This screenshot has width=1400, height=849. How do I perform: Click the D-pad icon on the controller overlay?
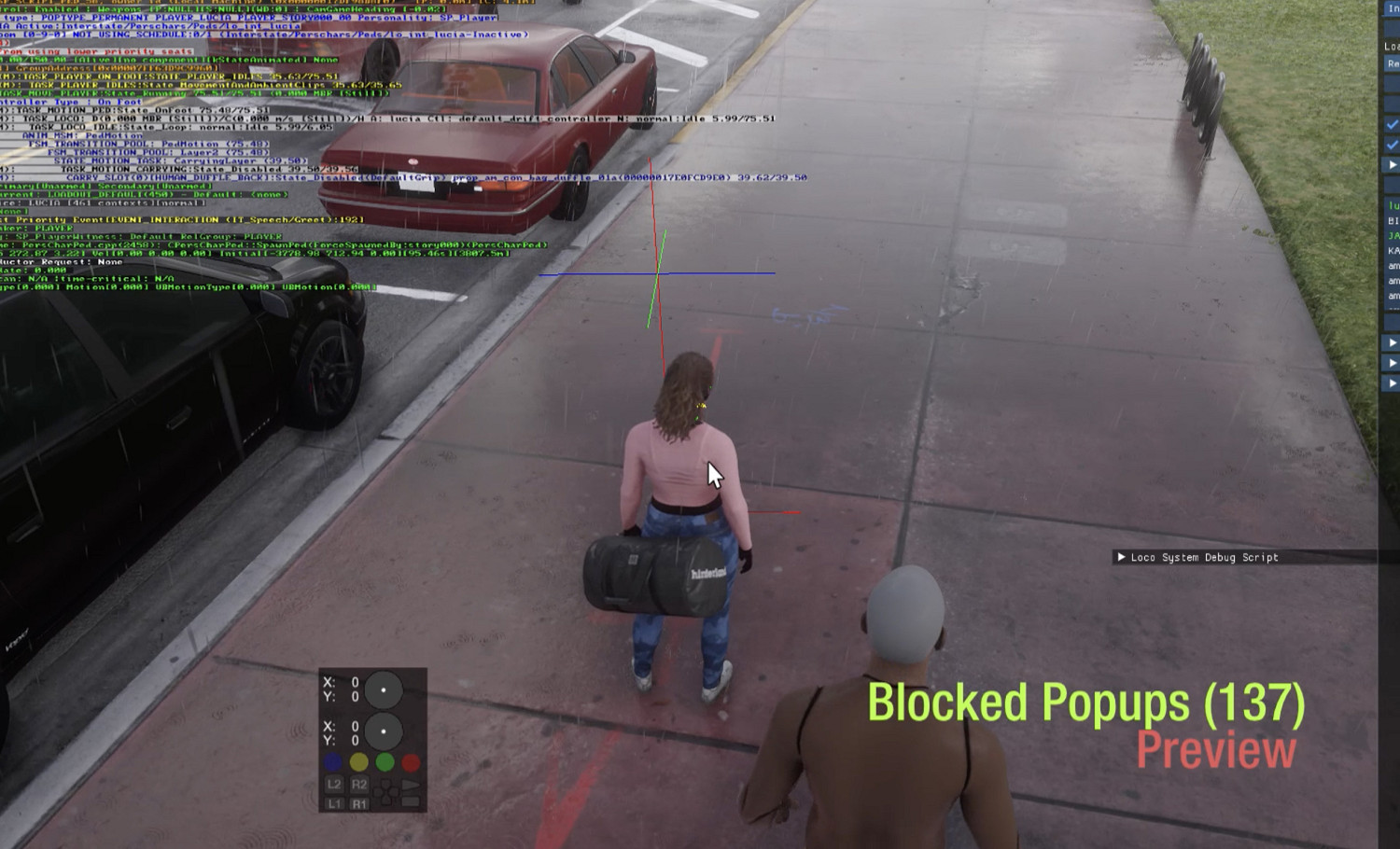click(x=385, y=792)
